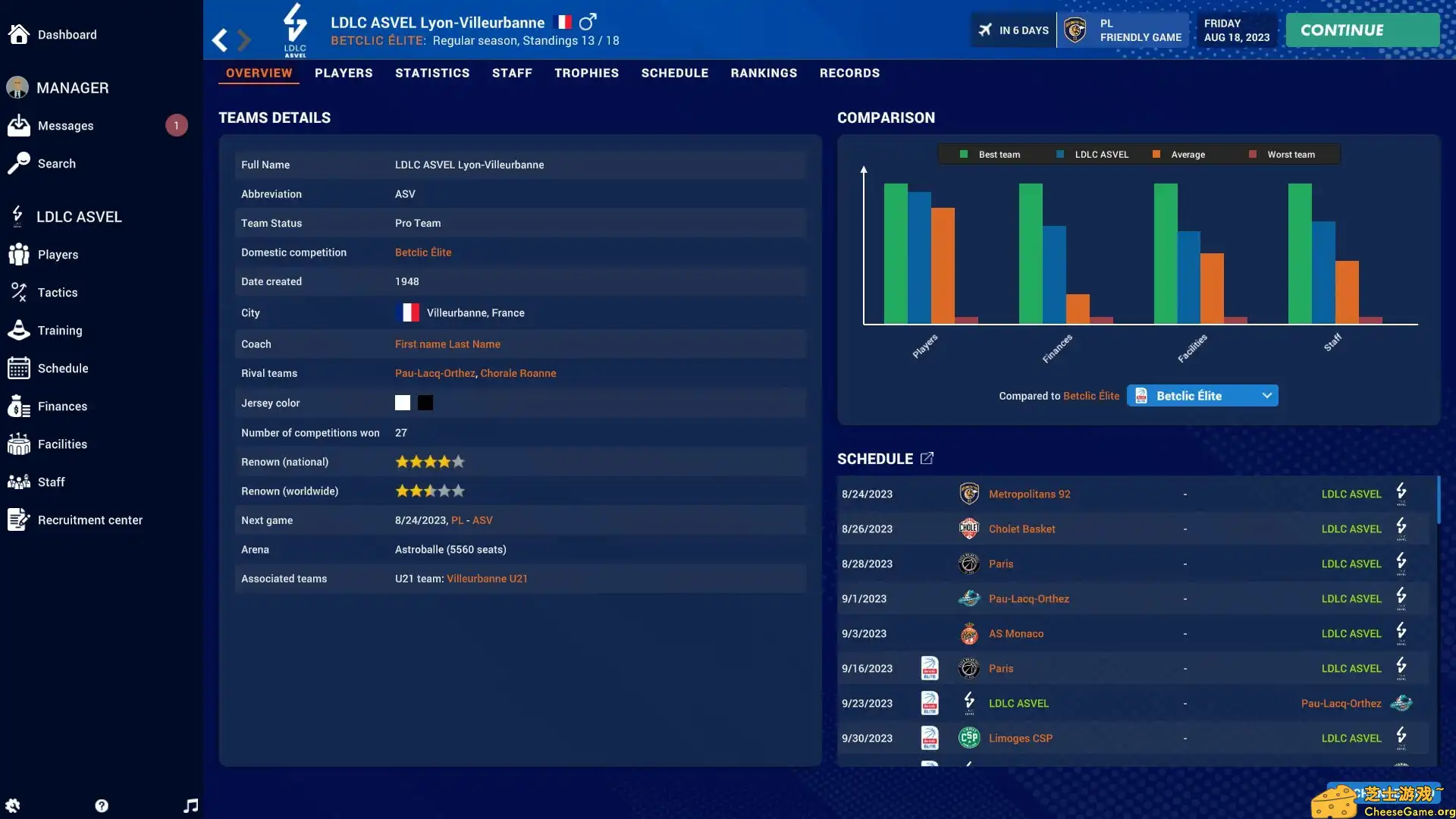Viewport: 1456px width, 819px height.
Task: Open Training via its whistle icon
Action: [x=18, y=330]
